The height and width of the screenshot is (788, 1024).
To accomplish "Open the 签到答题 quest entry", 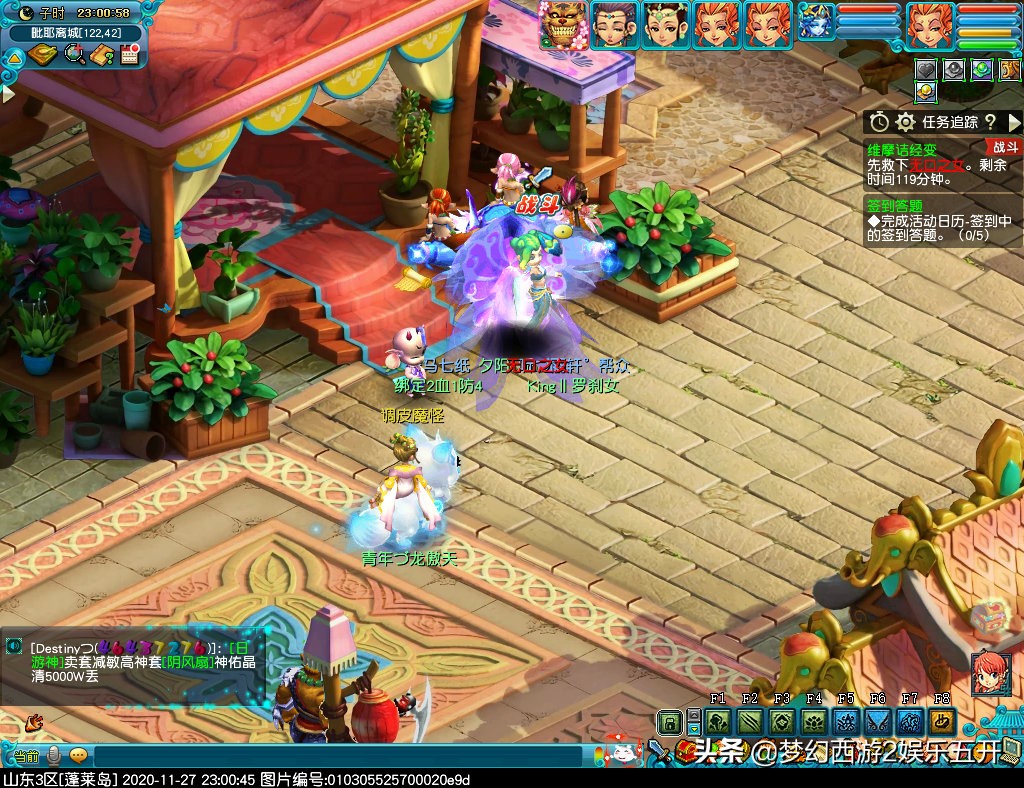I will tap(895, 206).
